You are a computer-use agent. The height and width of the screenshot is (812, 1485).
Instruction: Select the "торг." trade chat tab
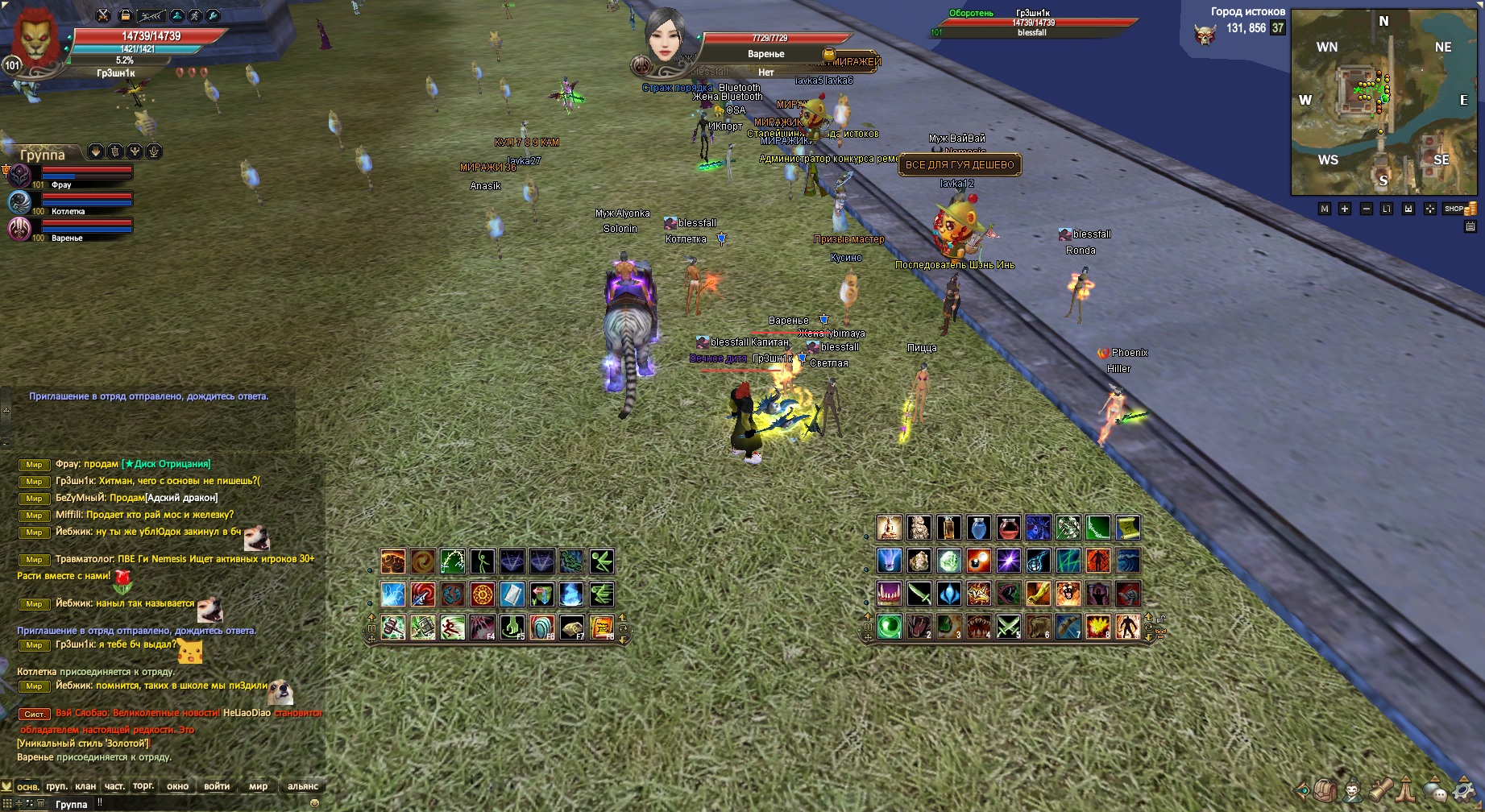143,786
